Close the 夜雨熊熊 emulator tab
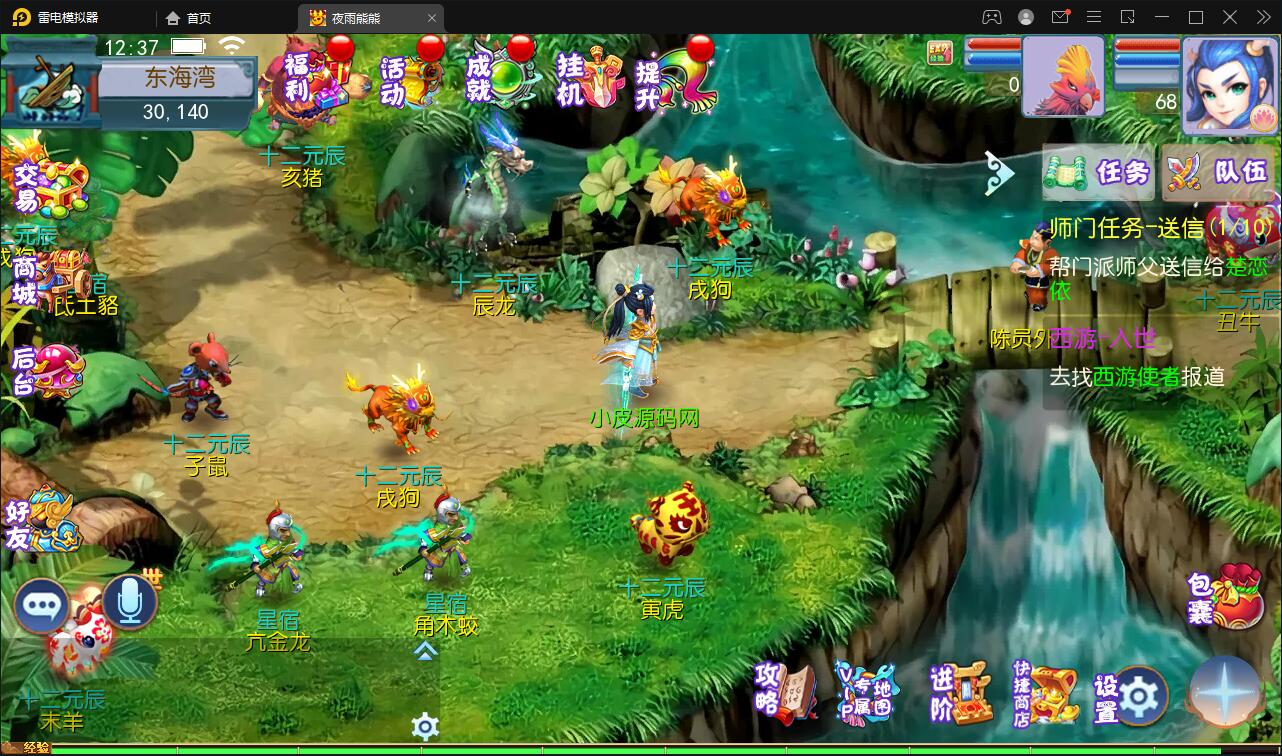The height and width of the screenshot is (756, 1282). [x=432, y=18]
